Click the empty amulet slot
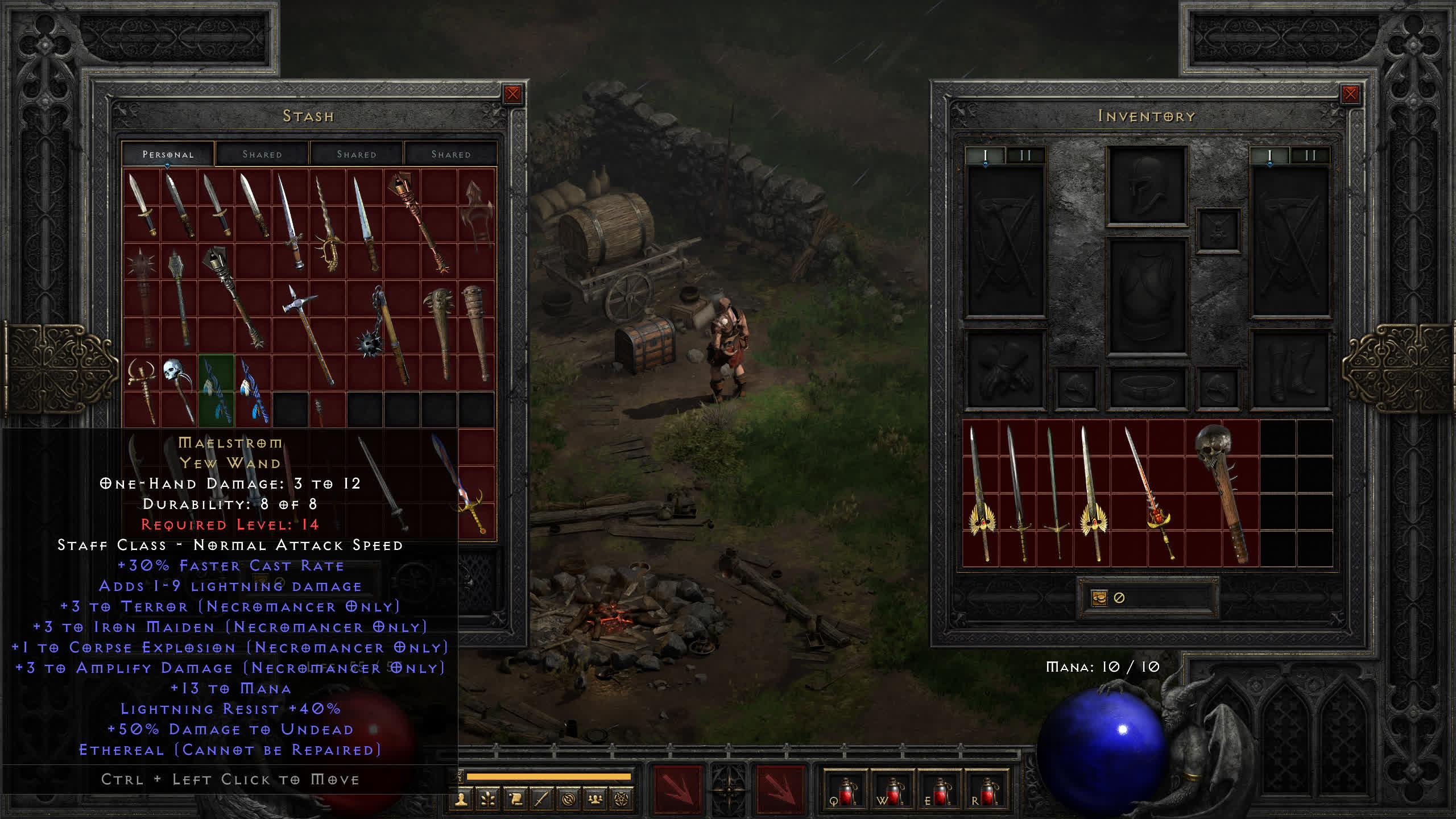Screen dimensions: 1456x819 pyautogui.click(x=1218, y=230)
